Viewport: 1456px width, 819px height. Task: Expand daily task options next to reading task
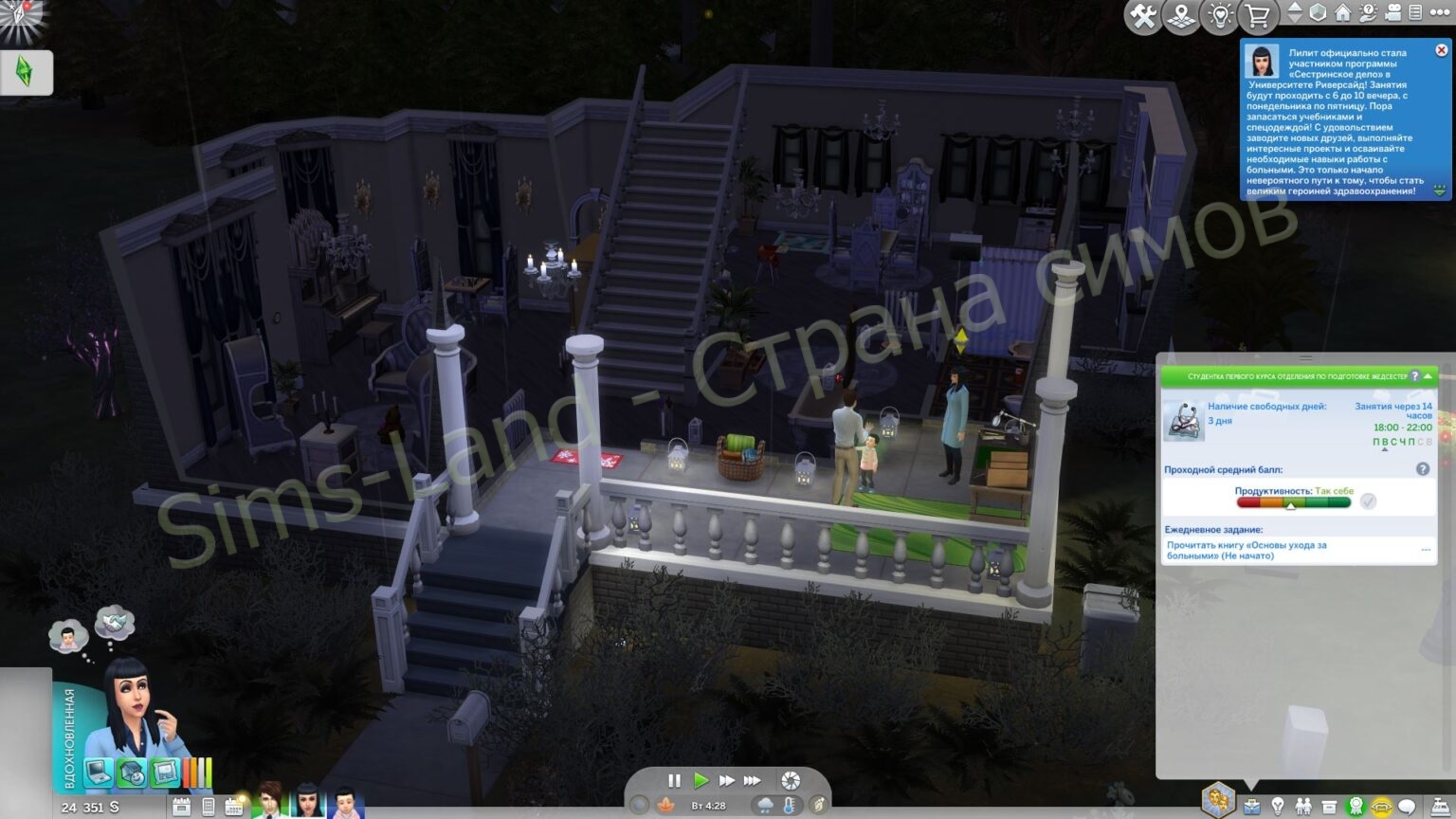(x=1426, y=547)
